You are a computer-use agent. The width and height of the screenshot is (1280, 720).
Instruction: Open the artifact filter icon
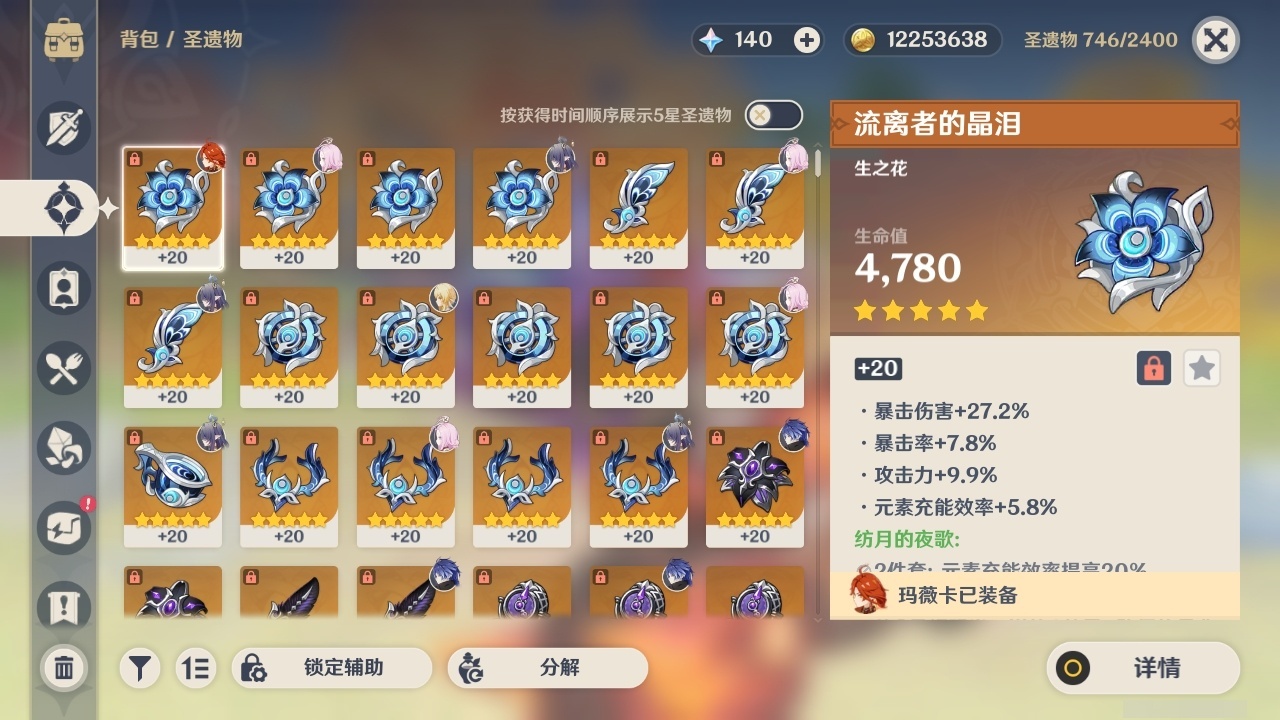pos(140,668)
